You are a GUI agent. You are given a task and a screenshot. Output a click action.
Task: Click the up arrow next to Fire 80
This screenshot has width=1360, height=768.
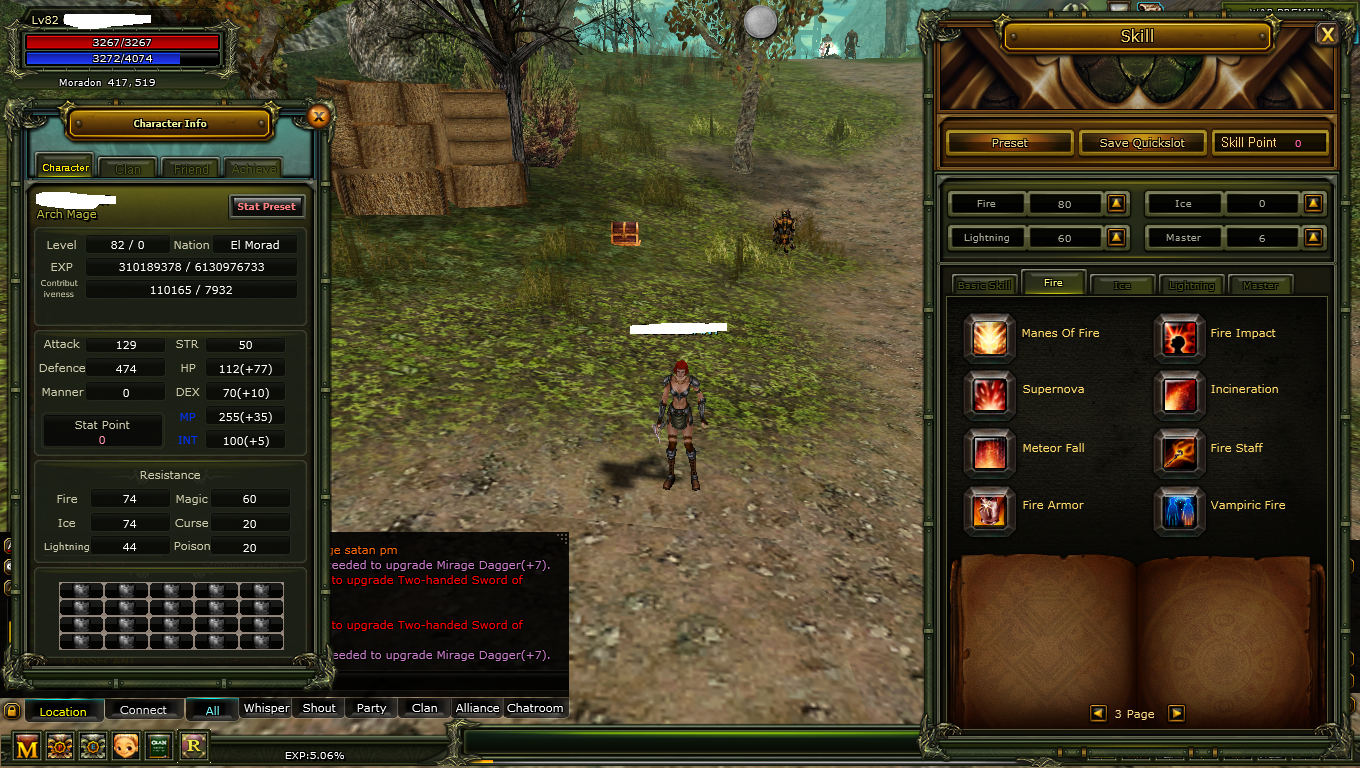pos(1117,203)
